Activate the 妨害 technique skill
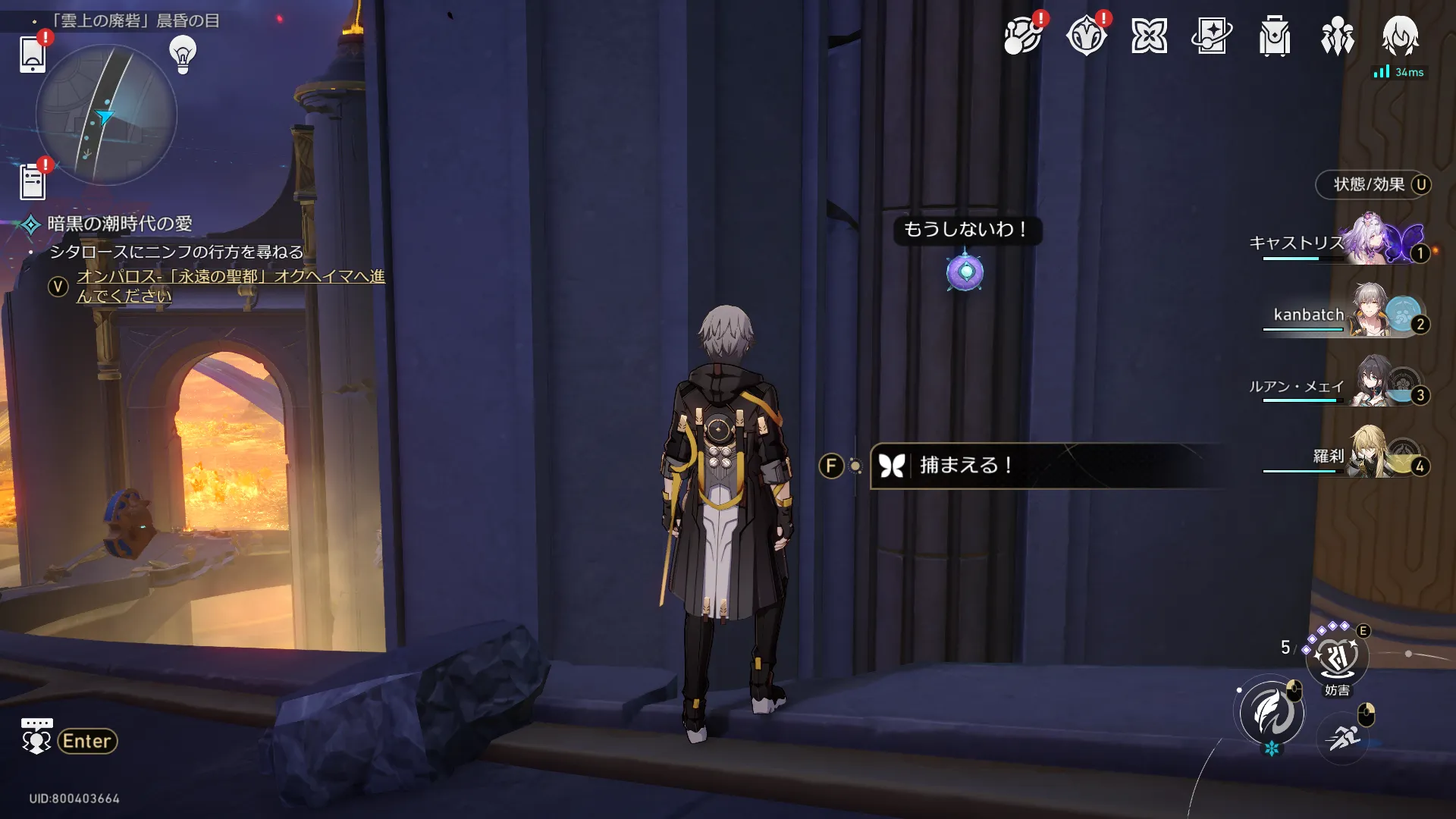 coord(1336,658)
